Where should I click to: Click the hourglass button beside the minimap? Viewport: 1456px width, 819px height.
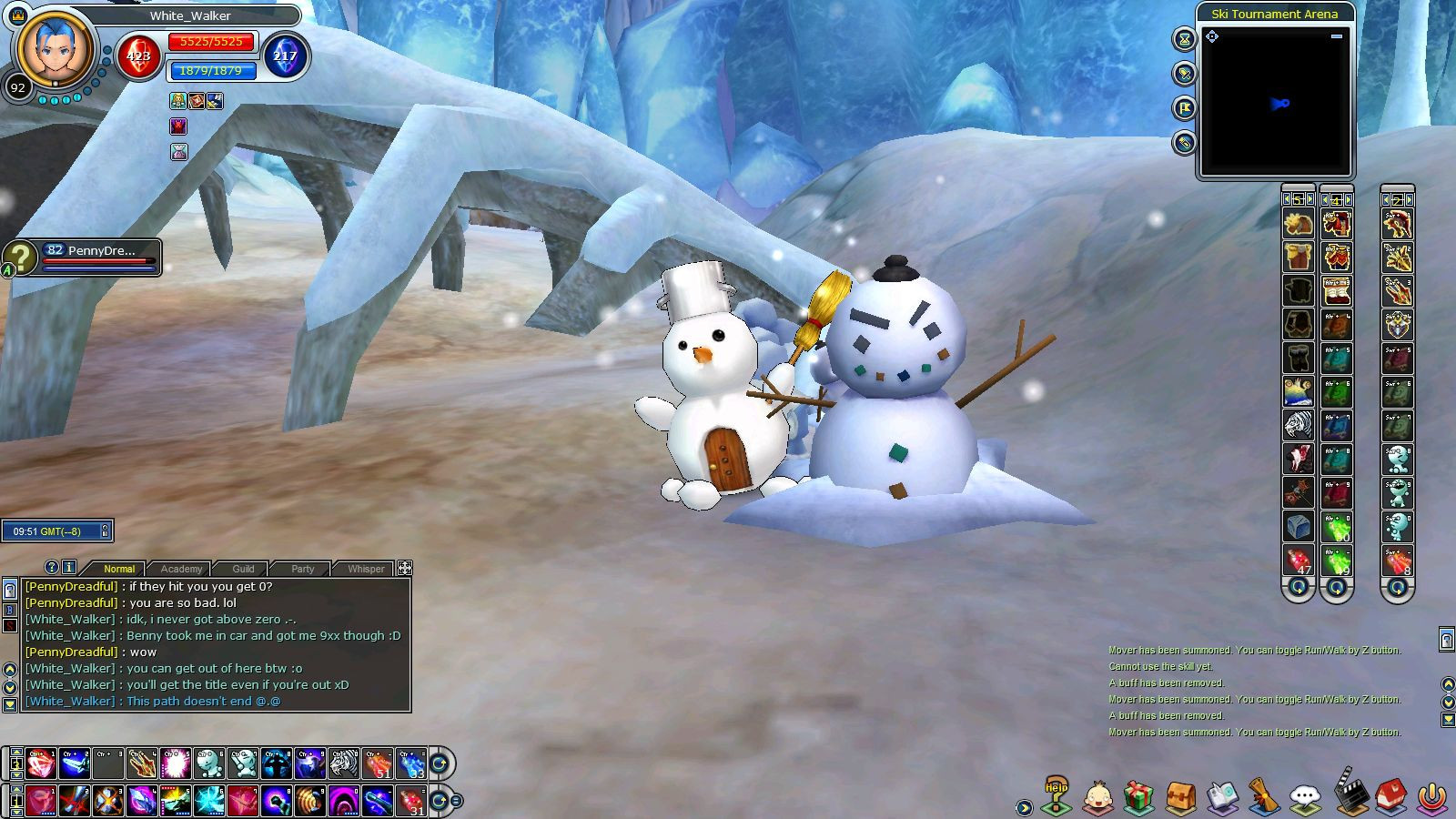pos(1184,39)
